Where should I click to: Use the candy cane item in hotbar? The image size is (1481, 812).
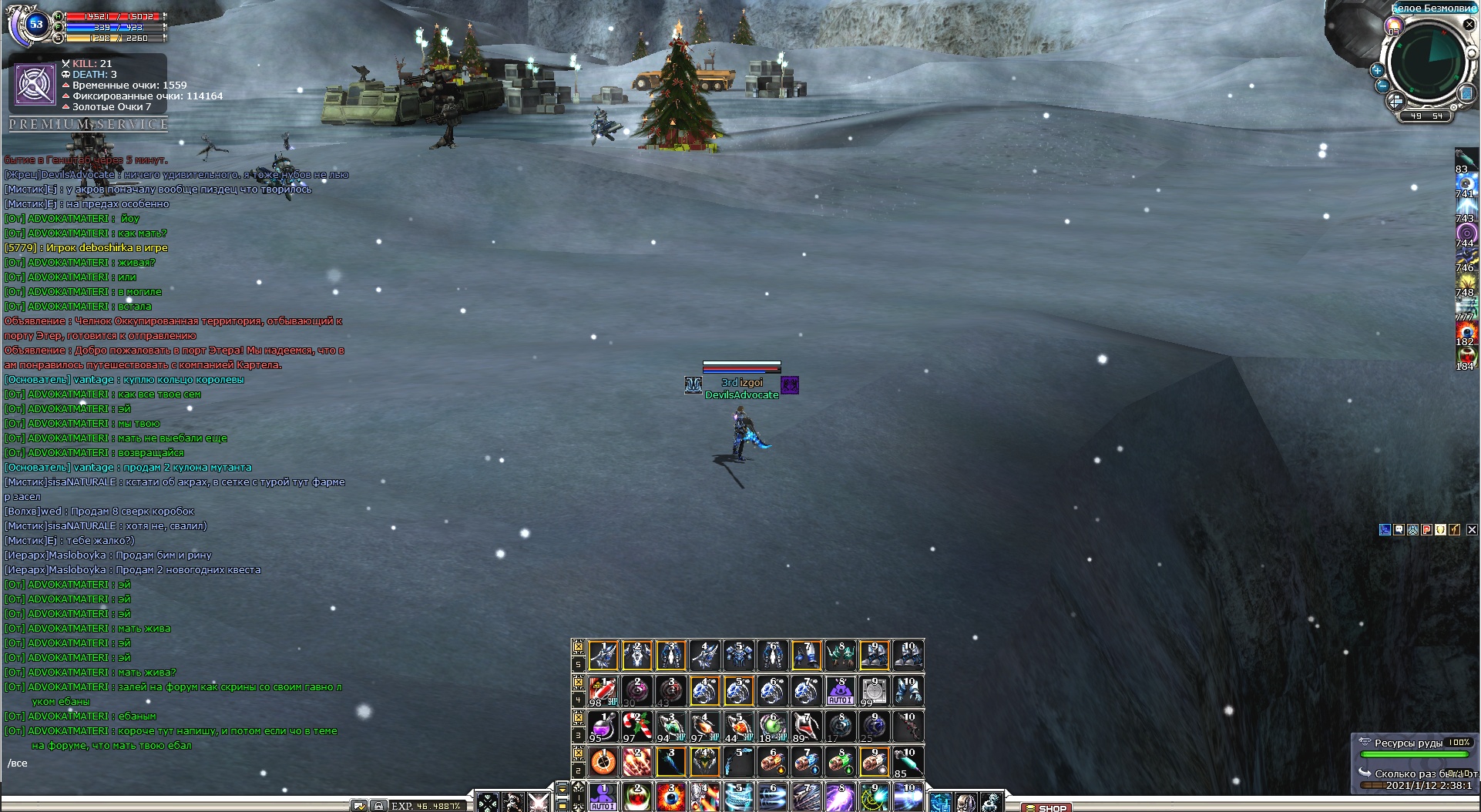click(637, 726)
